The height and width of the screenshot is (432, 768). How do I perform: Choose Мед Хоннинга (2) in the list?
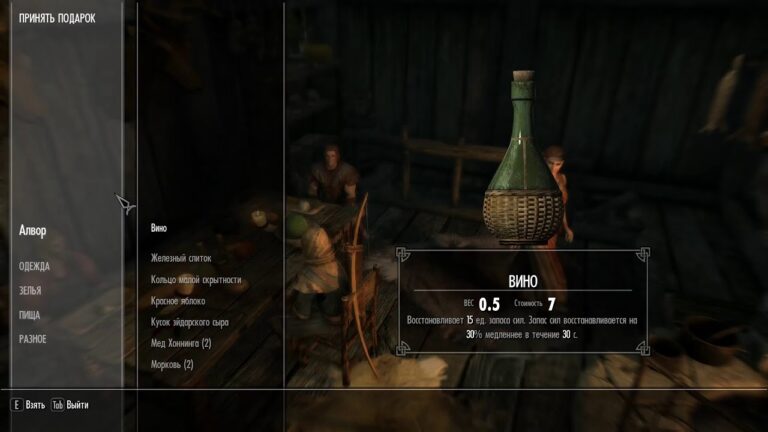coord(181,343)
